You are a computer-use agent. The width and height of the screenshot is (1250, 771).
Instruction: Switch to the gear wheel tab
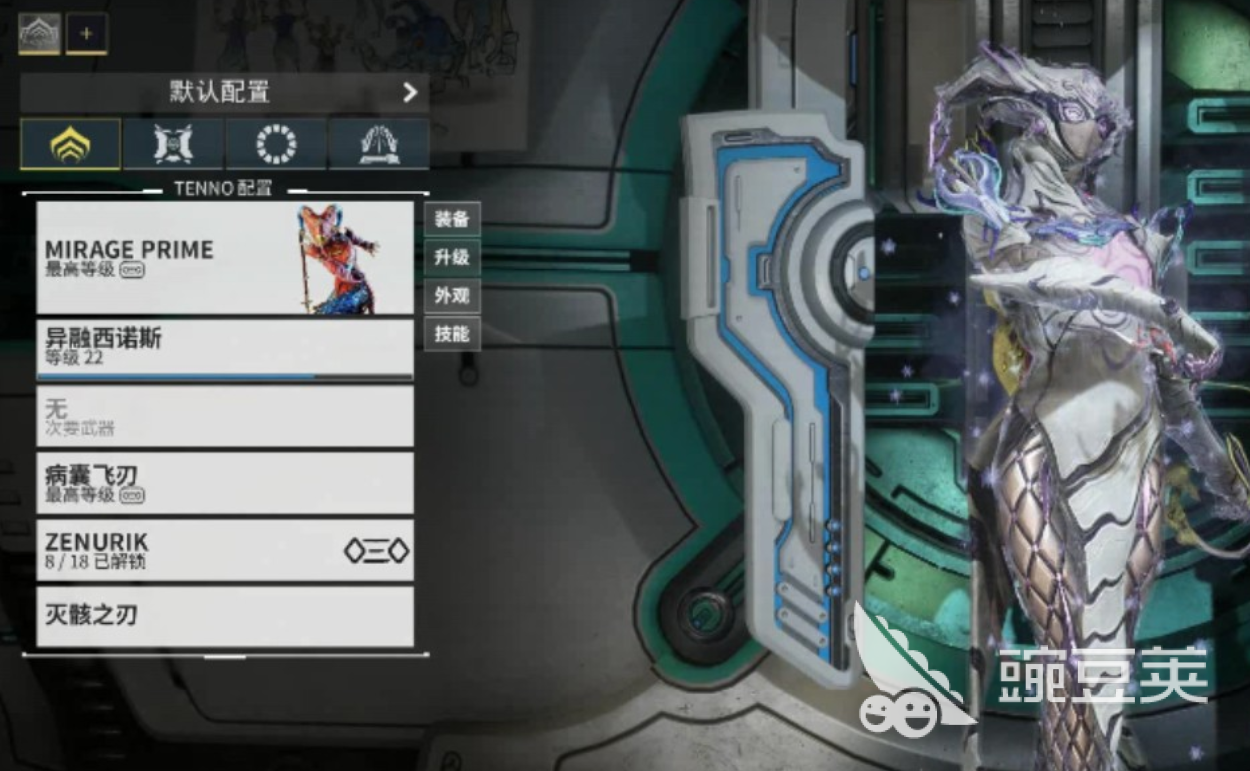coord(276,144)
